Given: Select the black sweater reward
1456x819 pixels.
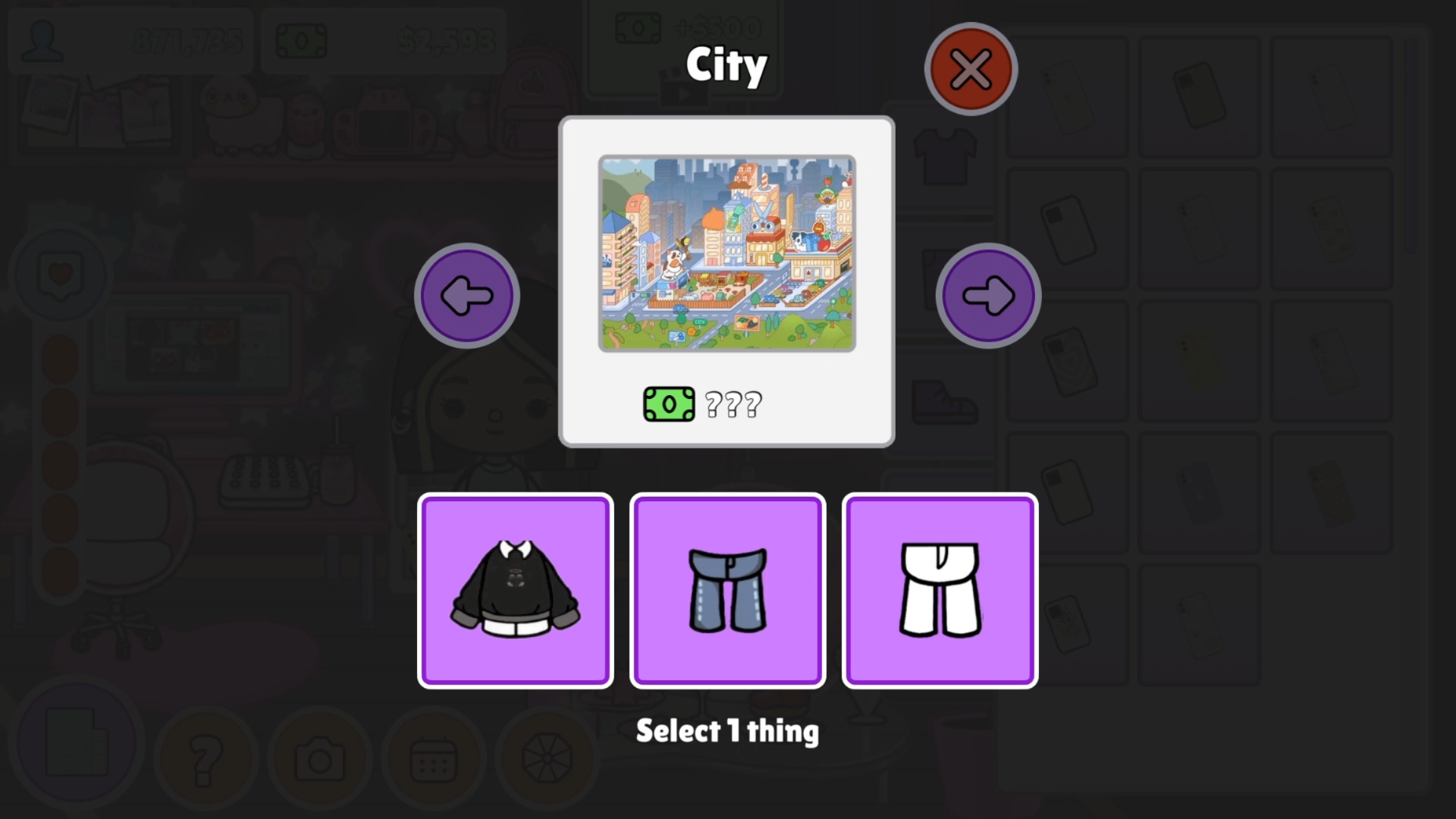Looking at the screenshot, I should (516, 590).
